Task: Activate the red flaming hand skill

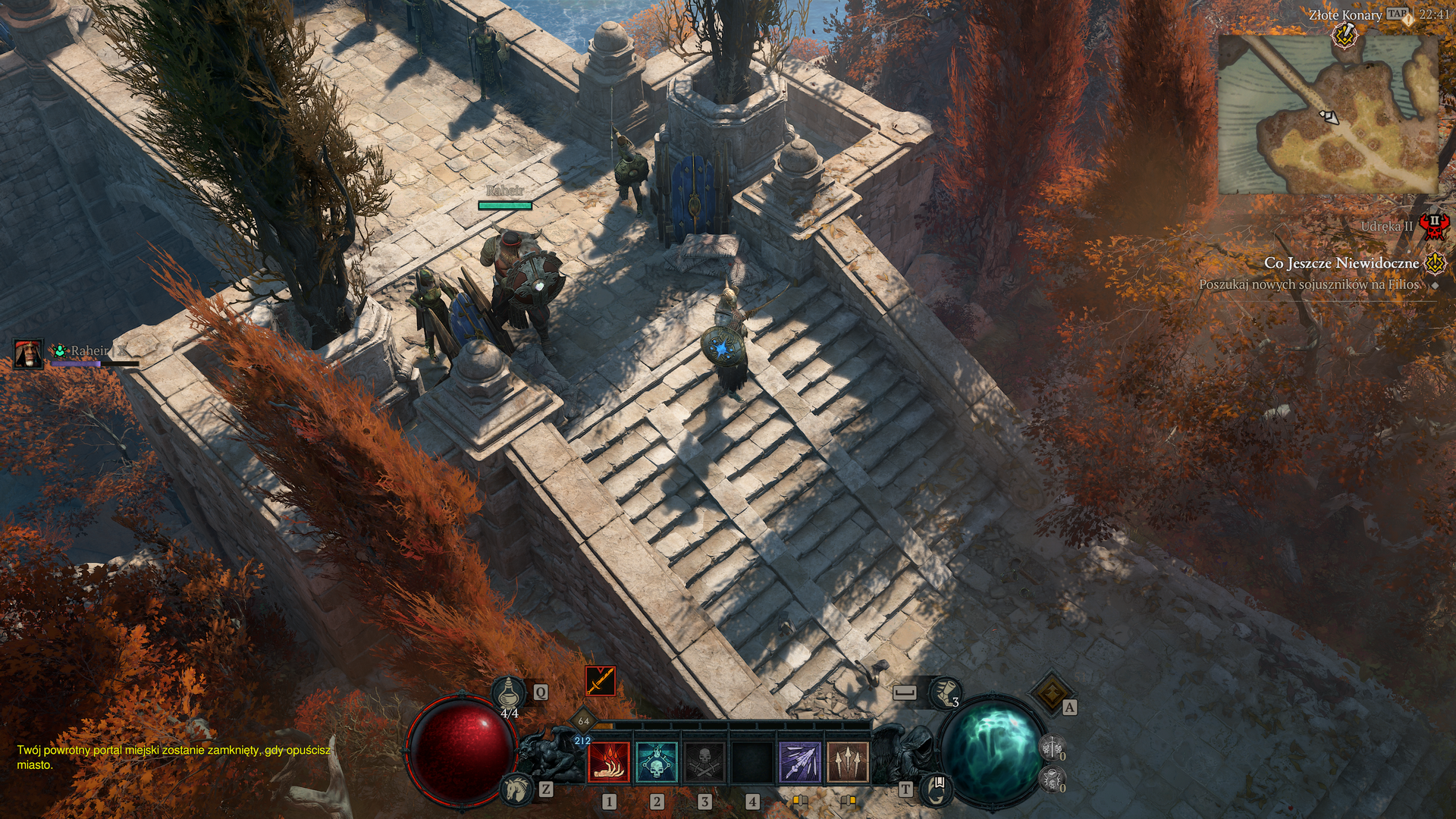Action: click(608, 761)
